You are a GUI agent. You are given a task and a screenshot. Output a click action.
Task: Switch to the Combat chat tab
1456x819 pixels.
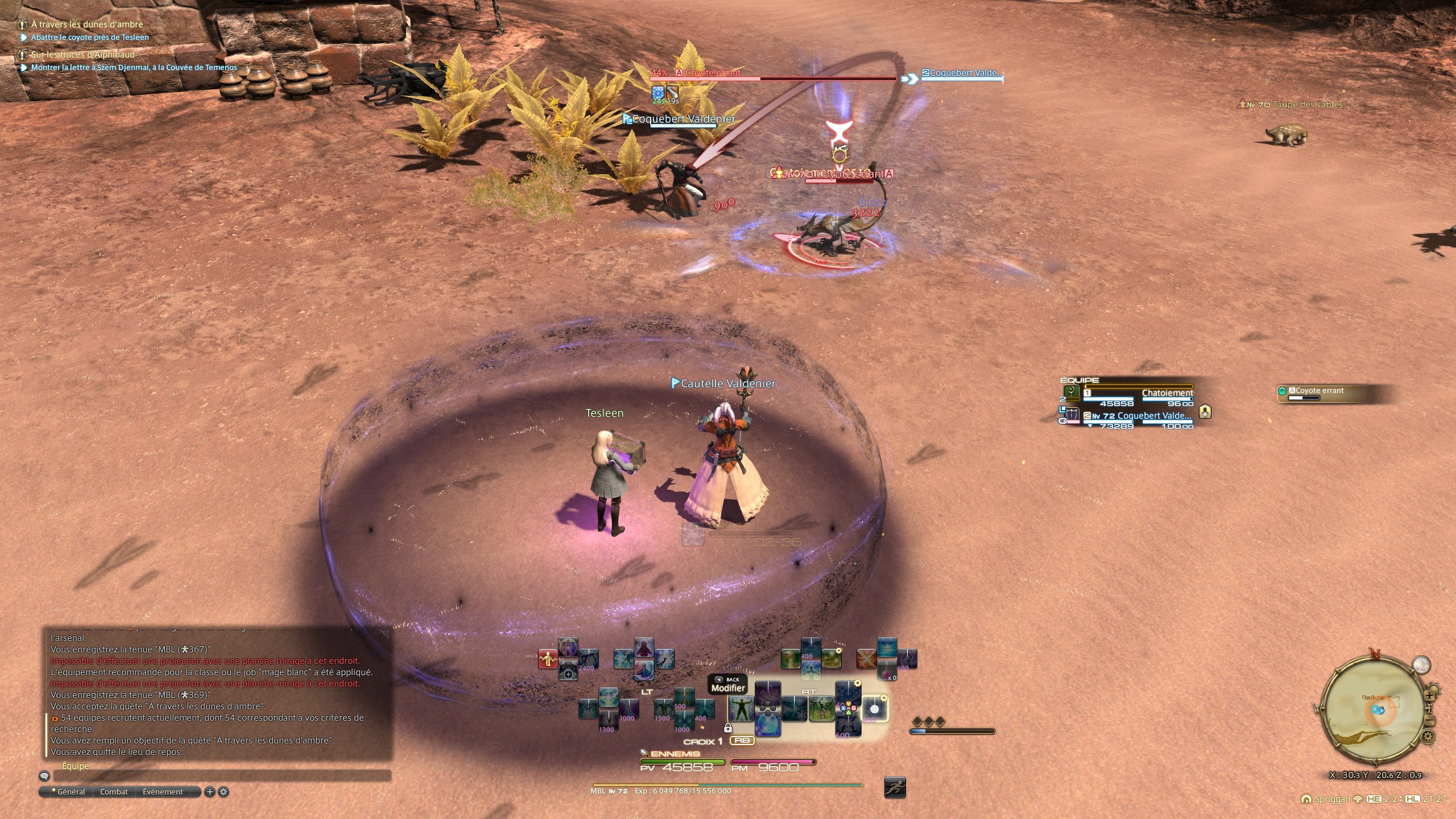pyautogui.click(x=114, y=792)
